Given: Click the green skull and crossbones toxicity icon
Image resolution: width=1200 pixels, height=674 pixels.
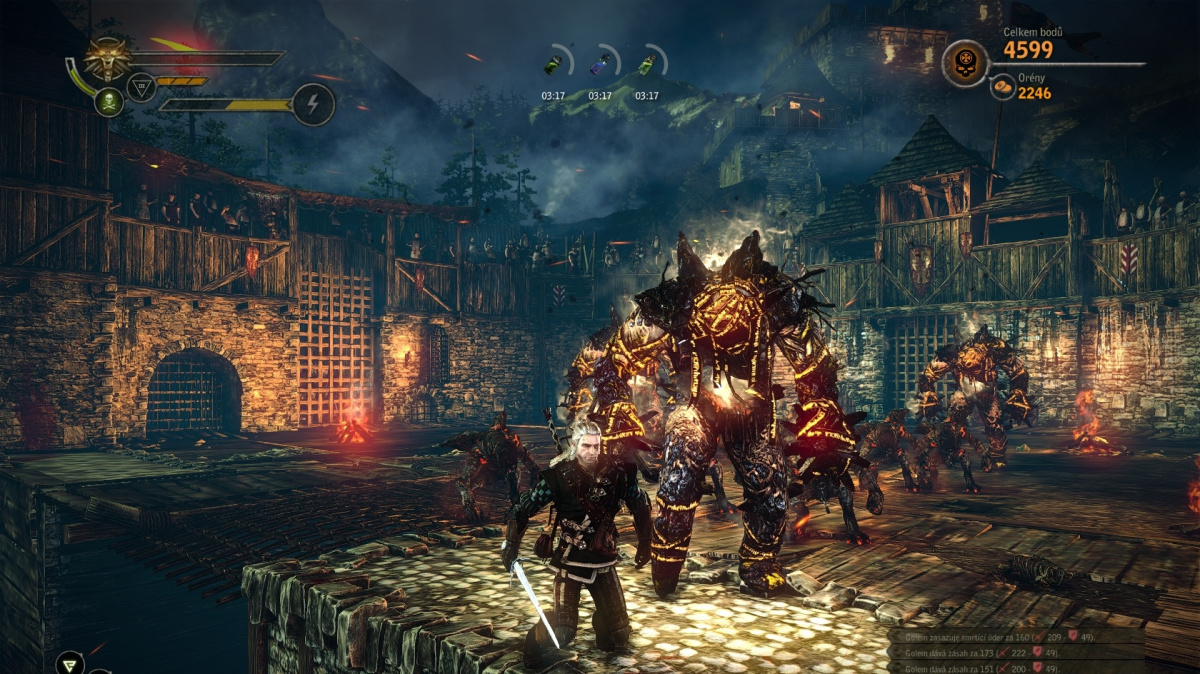Looking at the screenshot, I should tap(108, 101).
